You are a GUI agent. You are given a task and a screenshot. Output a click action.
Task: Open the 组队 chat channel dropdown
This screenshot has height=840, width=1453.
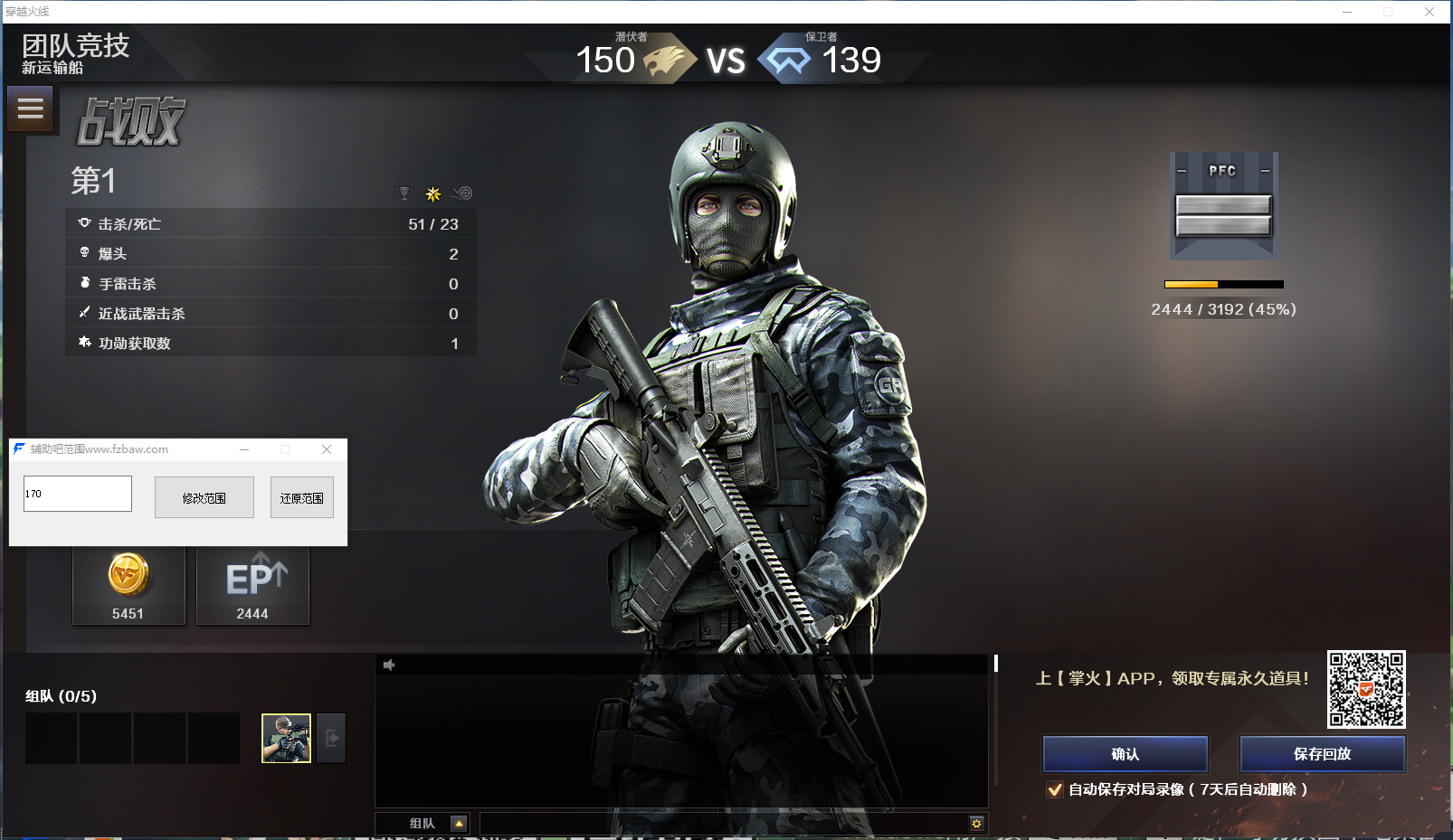click(459, 824)
